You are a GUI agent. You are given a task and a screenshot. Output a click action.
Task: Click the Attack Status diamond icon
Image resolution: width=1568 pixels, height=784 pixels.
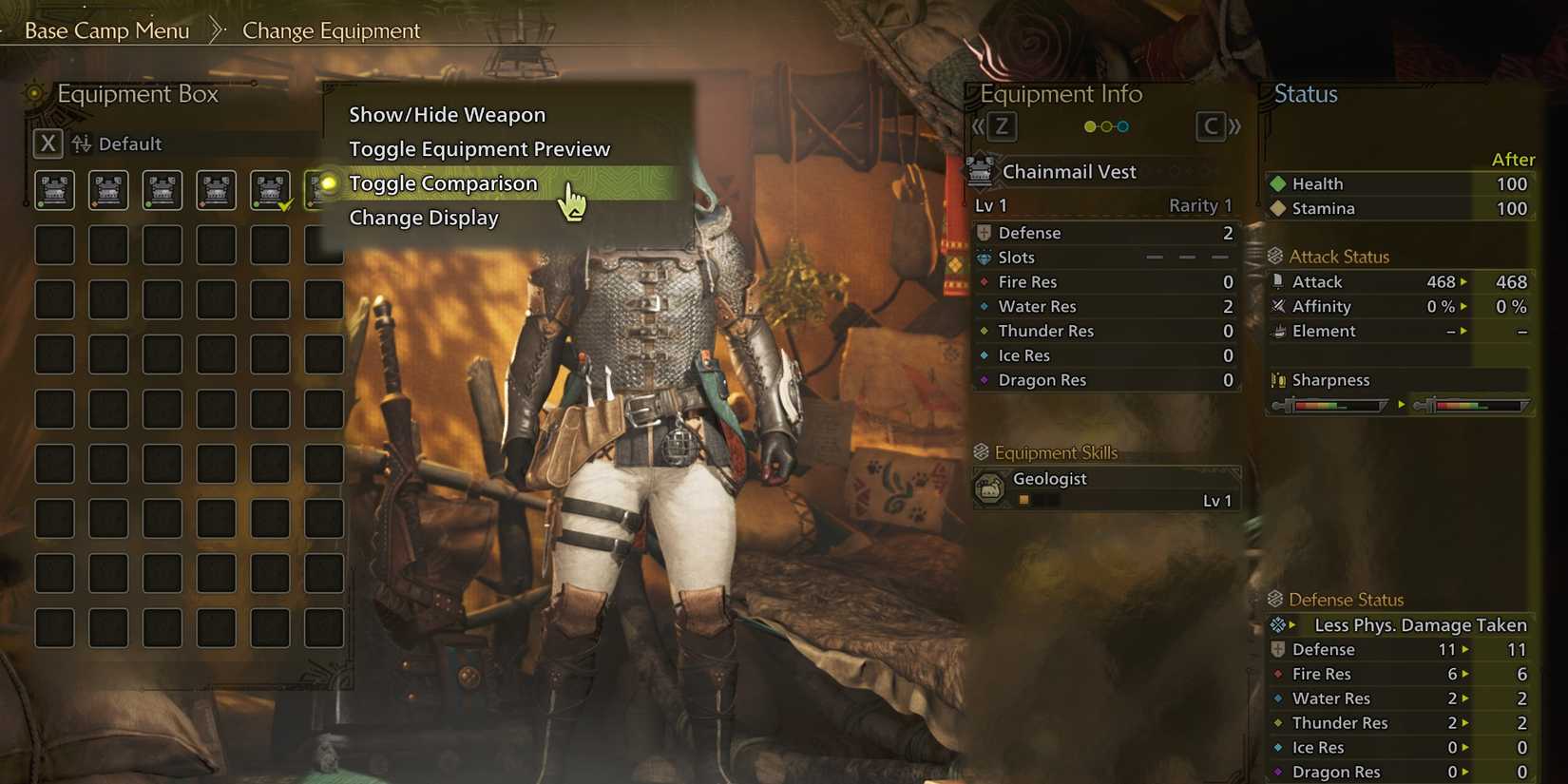point(1275,256)
